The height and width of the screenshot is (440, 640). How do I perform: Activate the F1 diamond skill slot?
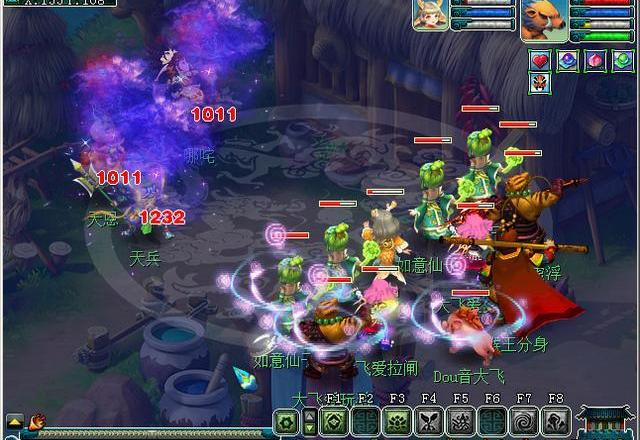(333, 421)
